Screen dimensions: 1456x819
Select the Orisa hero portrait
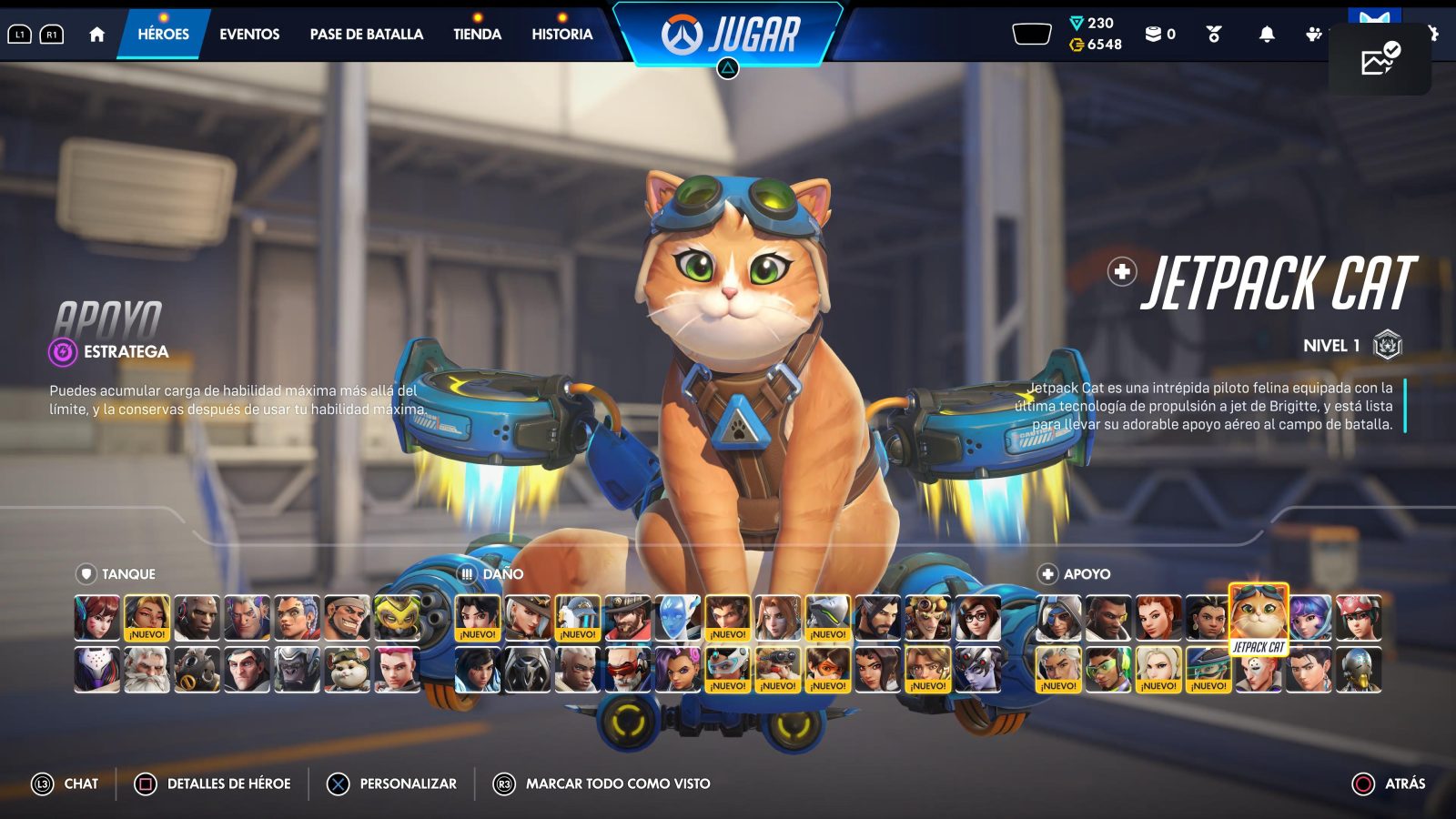(396, 617)
